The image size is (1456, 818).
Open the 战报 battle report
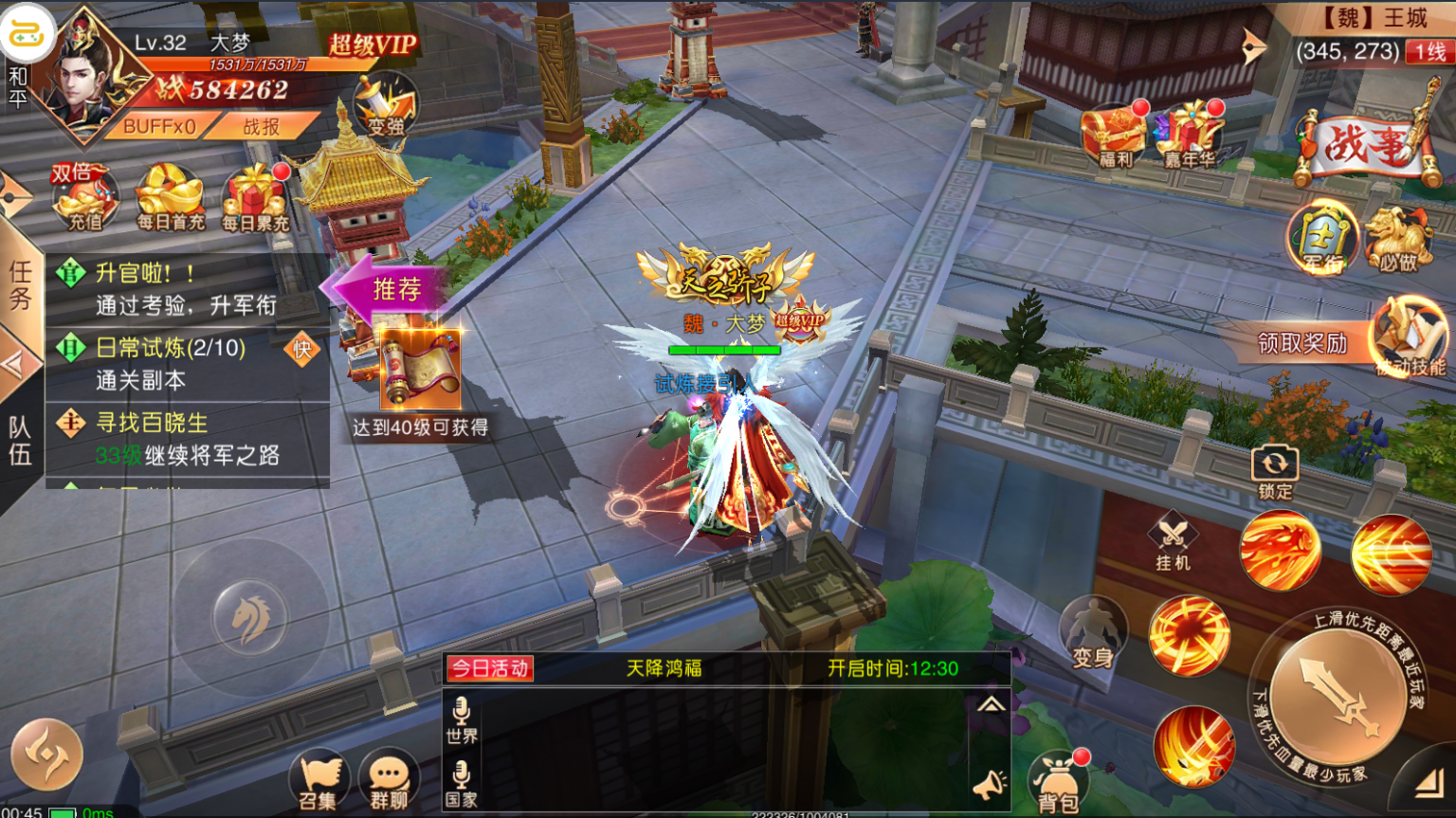(263, 127)
